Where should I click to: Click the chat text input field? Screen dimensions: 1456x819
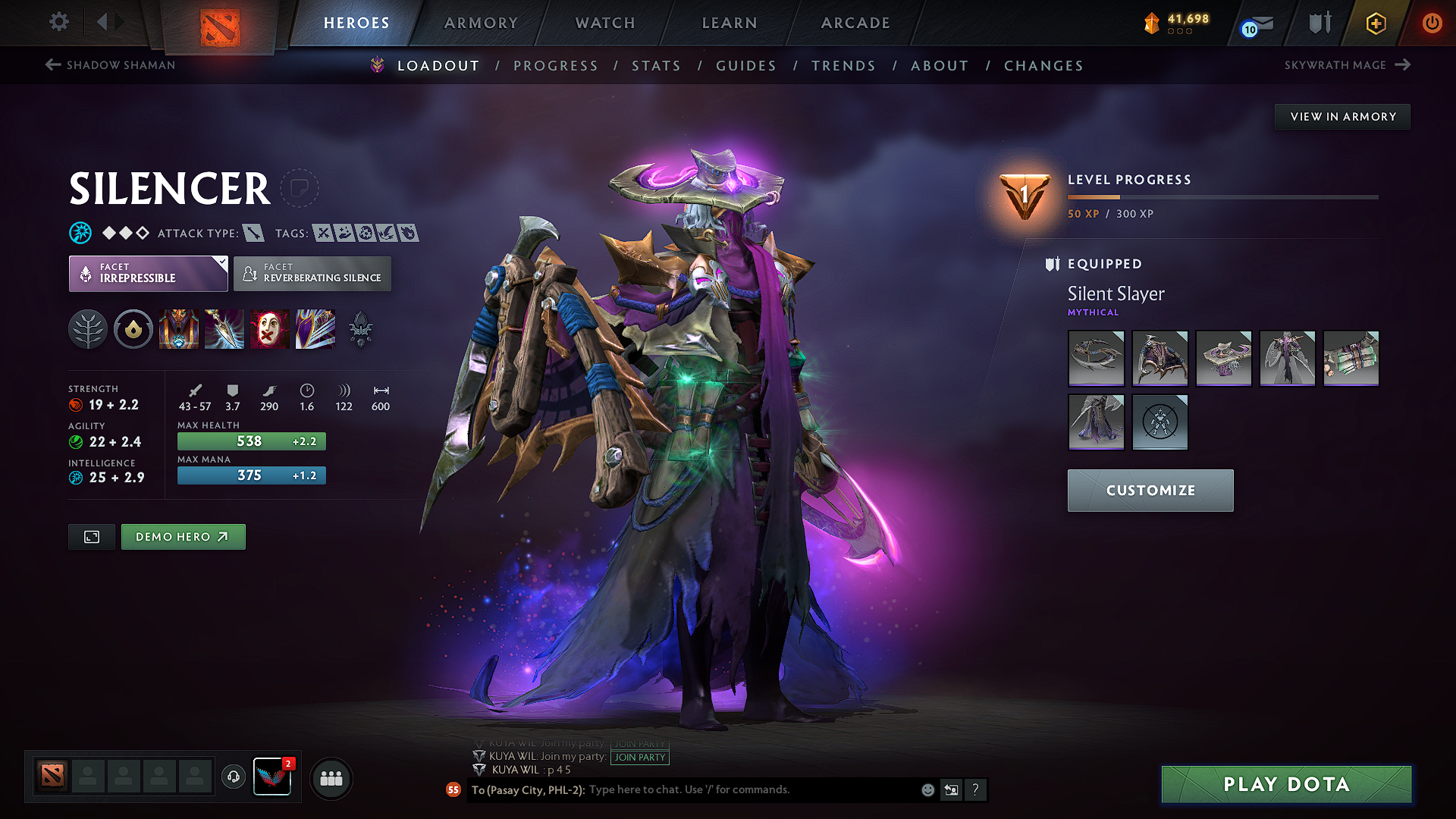(751, 789)
